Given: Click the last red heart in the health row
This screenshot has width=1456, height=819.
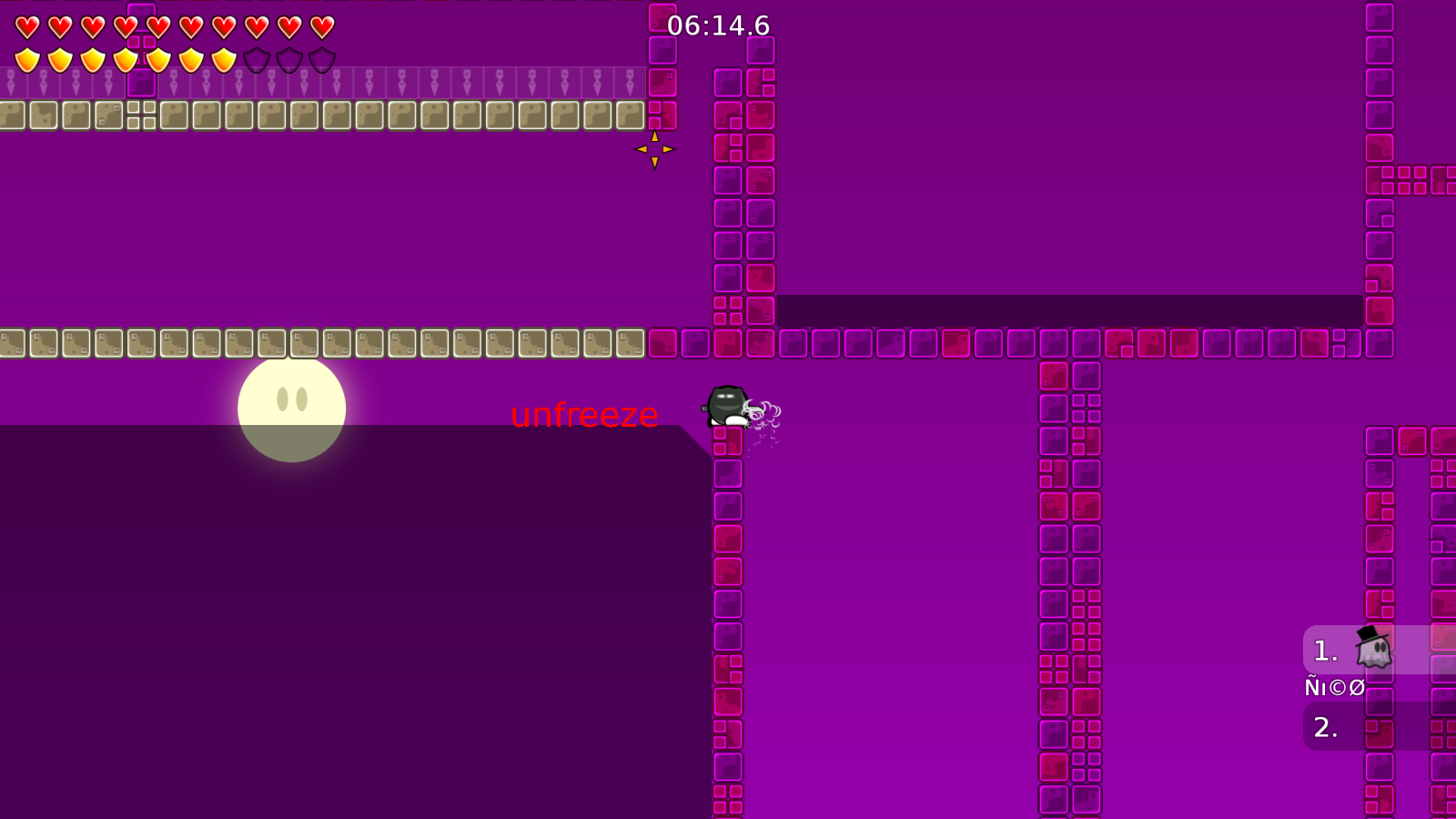Looking at the screenshot, I should coord(320,25).
